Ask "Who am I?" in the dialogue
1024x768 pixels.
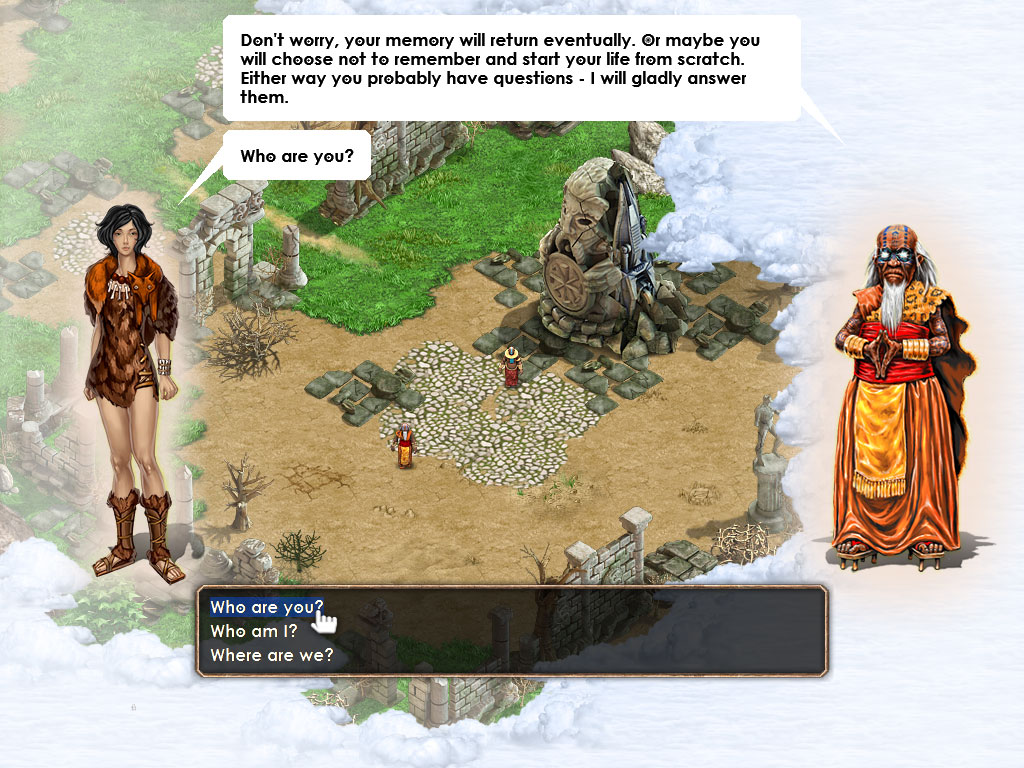point(254,632)
